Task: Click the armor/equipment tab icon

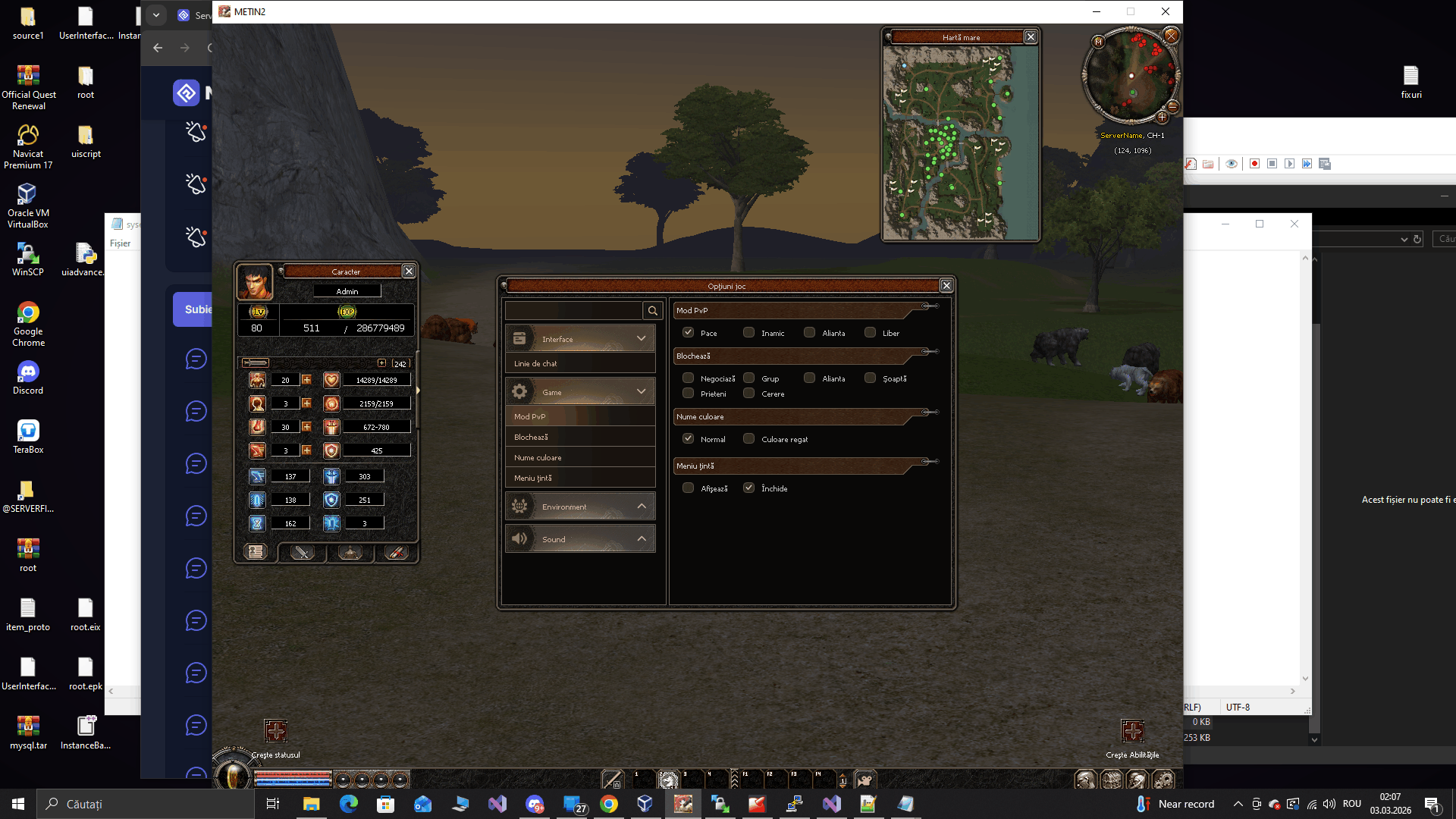Action: tap(349, 553)
